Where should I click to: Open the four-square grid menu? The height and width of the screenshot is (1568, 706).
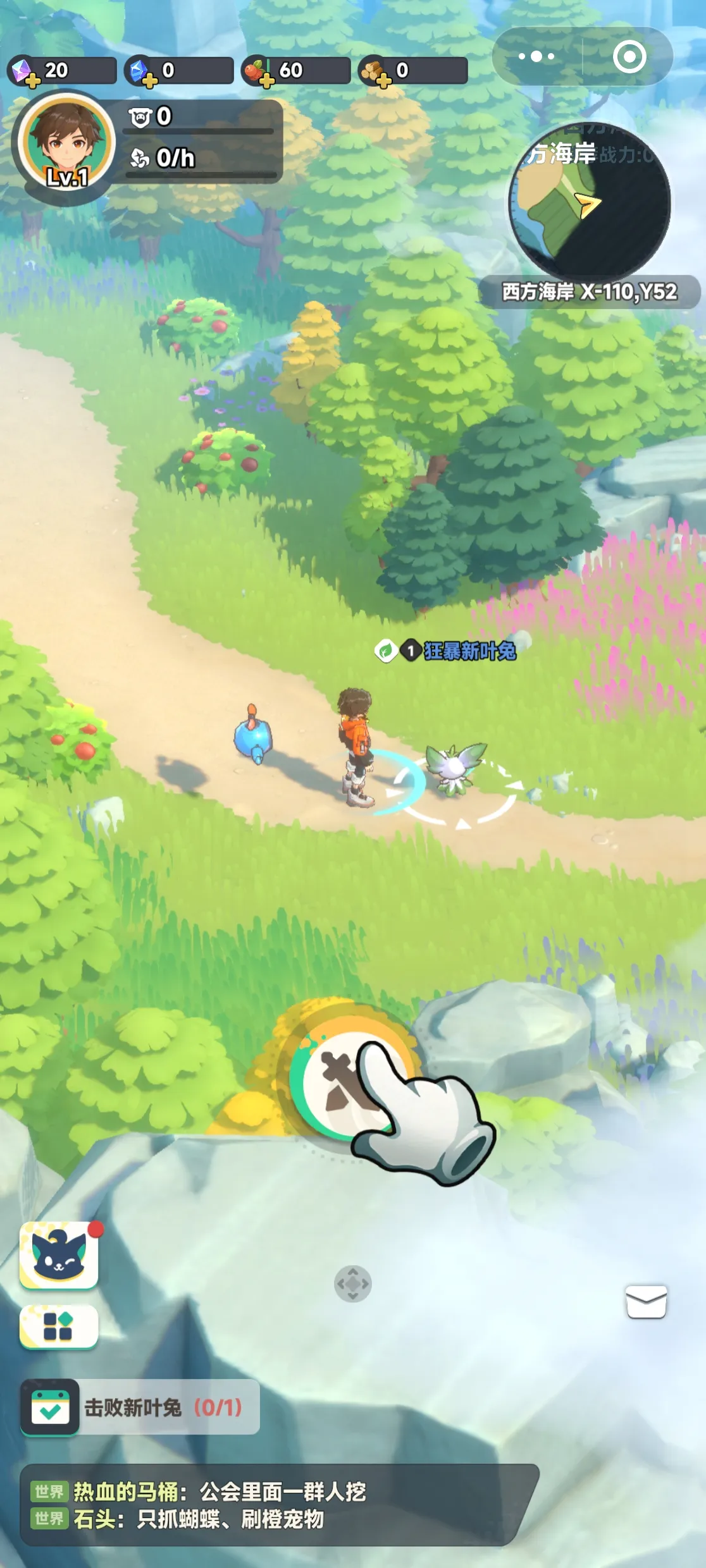pyautogui.click(x=59, y=1326)
